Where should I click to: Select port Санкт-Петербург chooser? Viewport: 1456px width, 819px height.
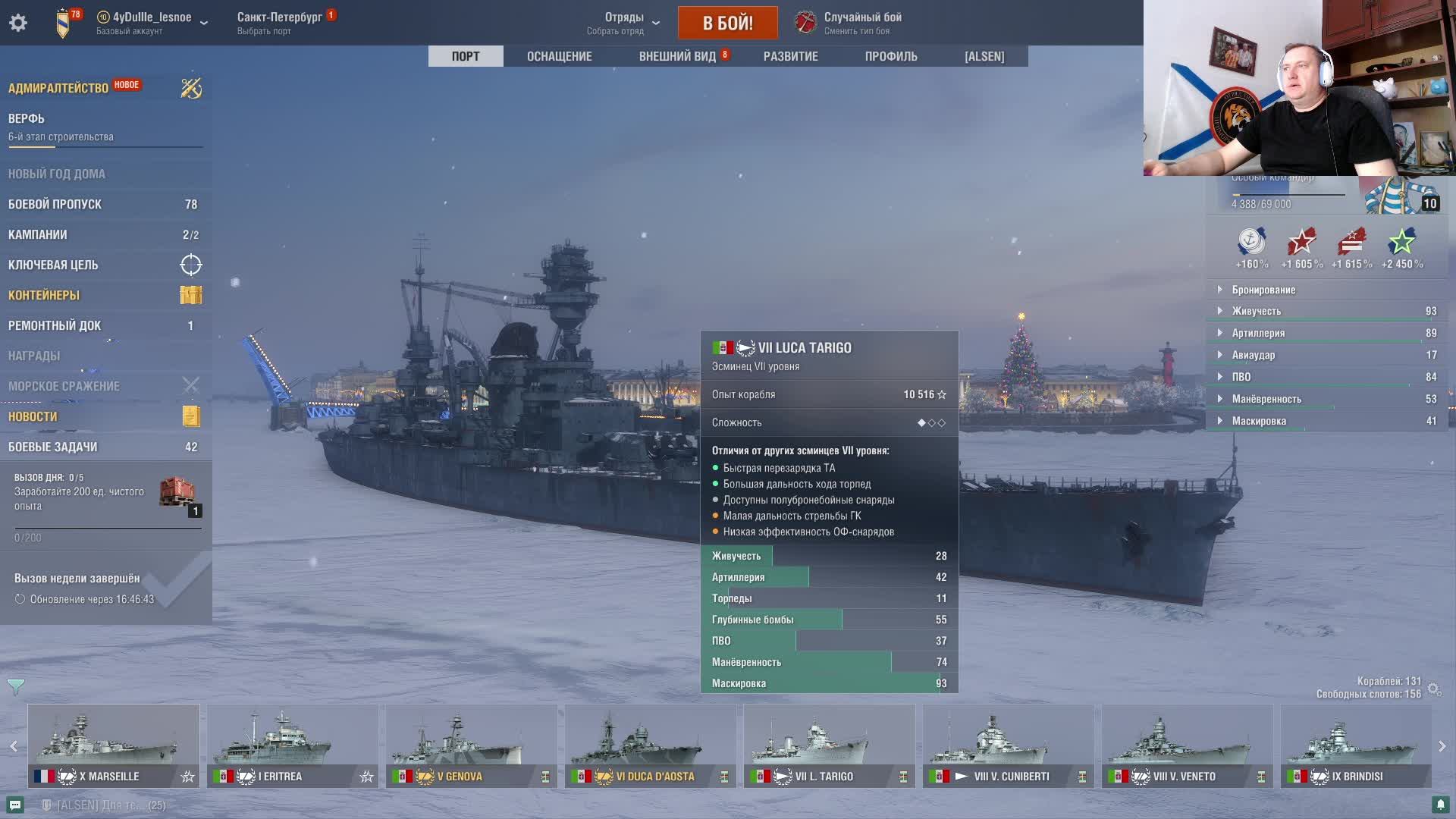tap(280, 23)
